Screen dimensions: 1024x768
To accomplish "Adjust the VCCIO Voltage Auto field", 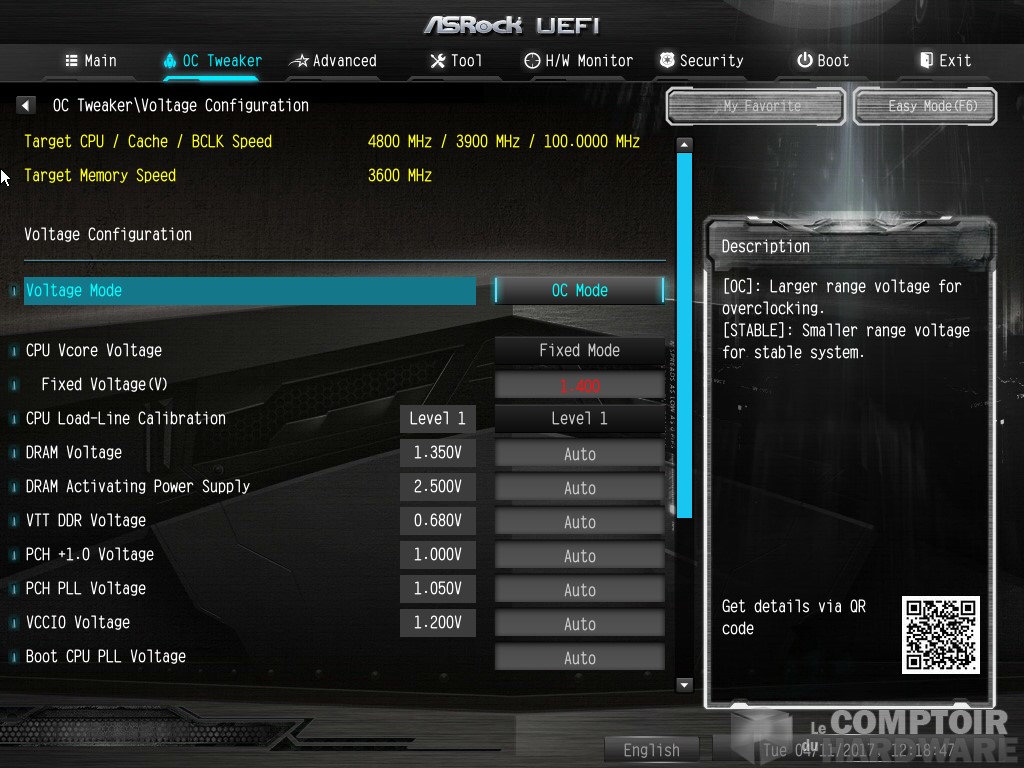I will point(579,624).
